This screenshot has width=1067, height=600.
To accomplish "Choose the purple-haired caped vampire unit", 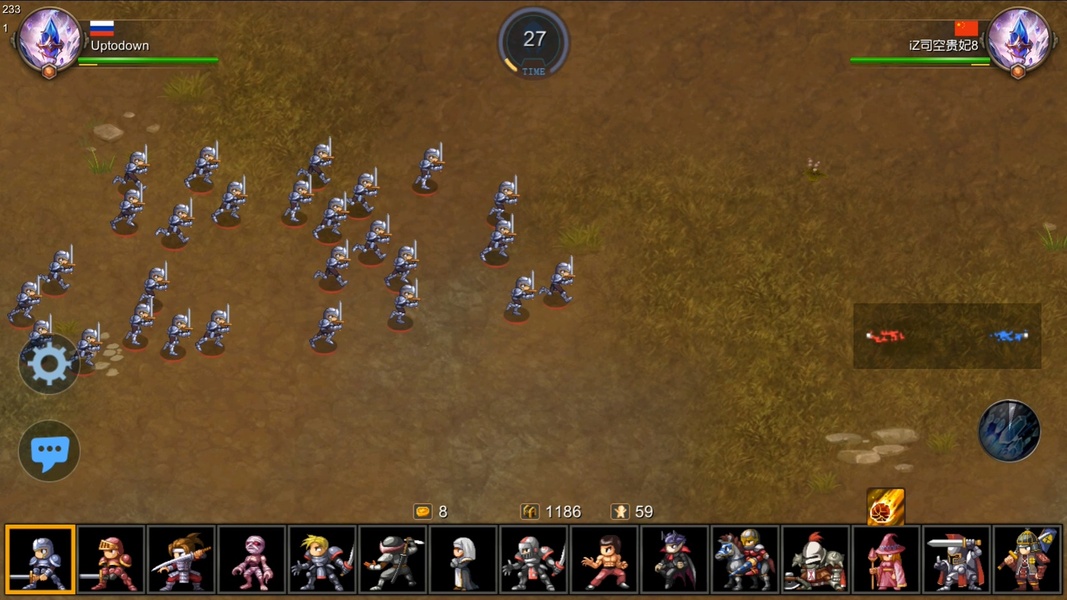I will click(x=675, y=560).
